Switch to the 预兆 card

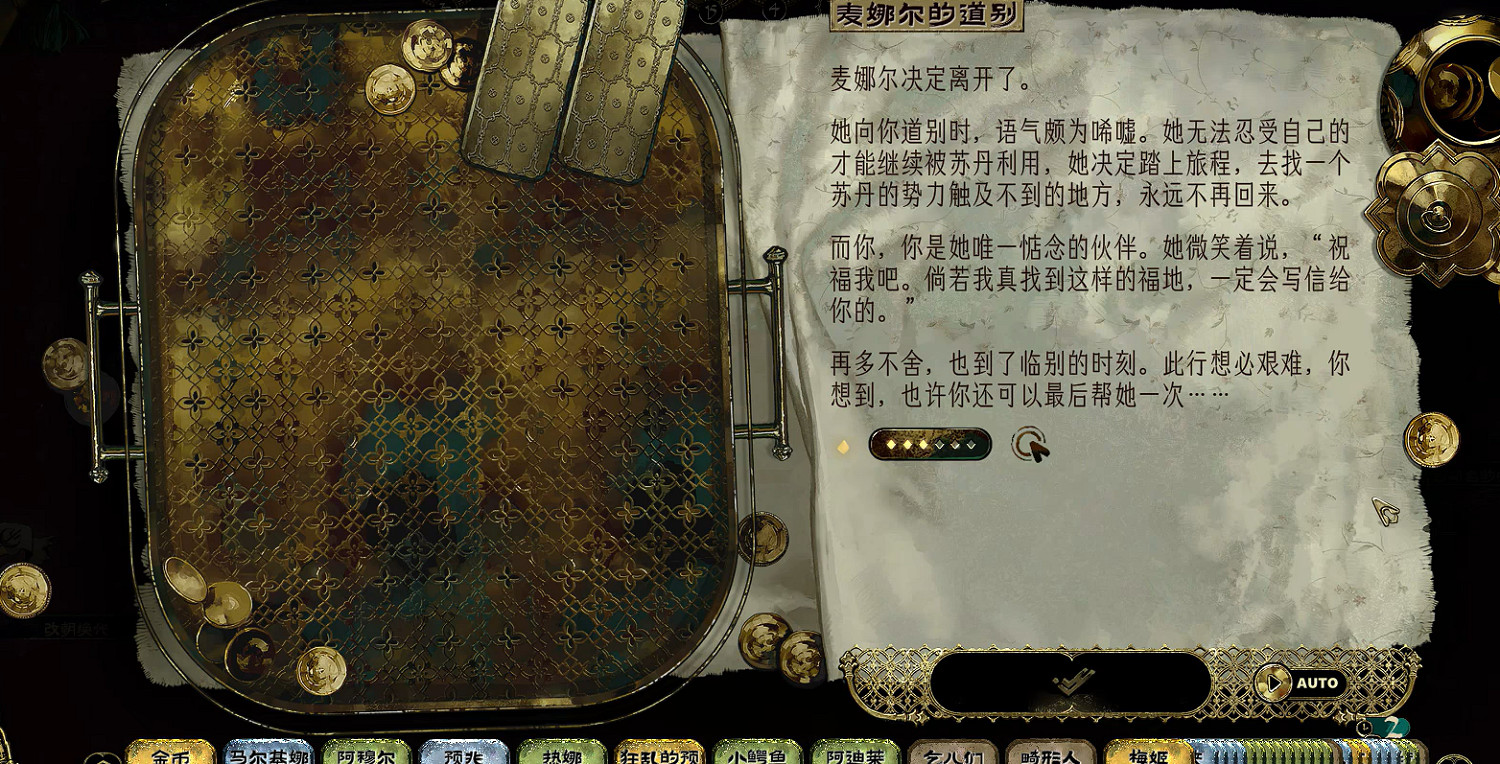pyautogui.click(x=463, y=755)
